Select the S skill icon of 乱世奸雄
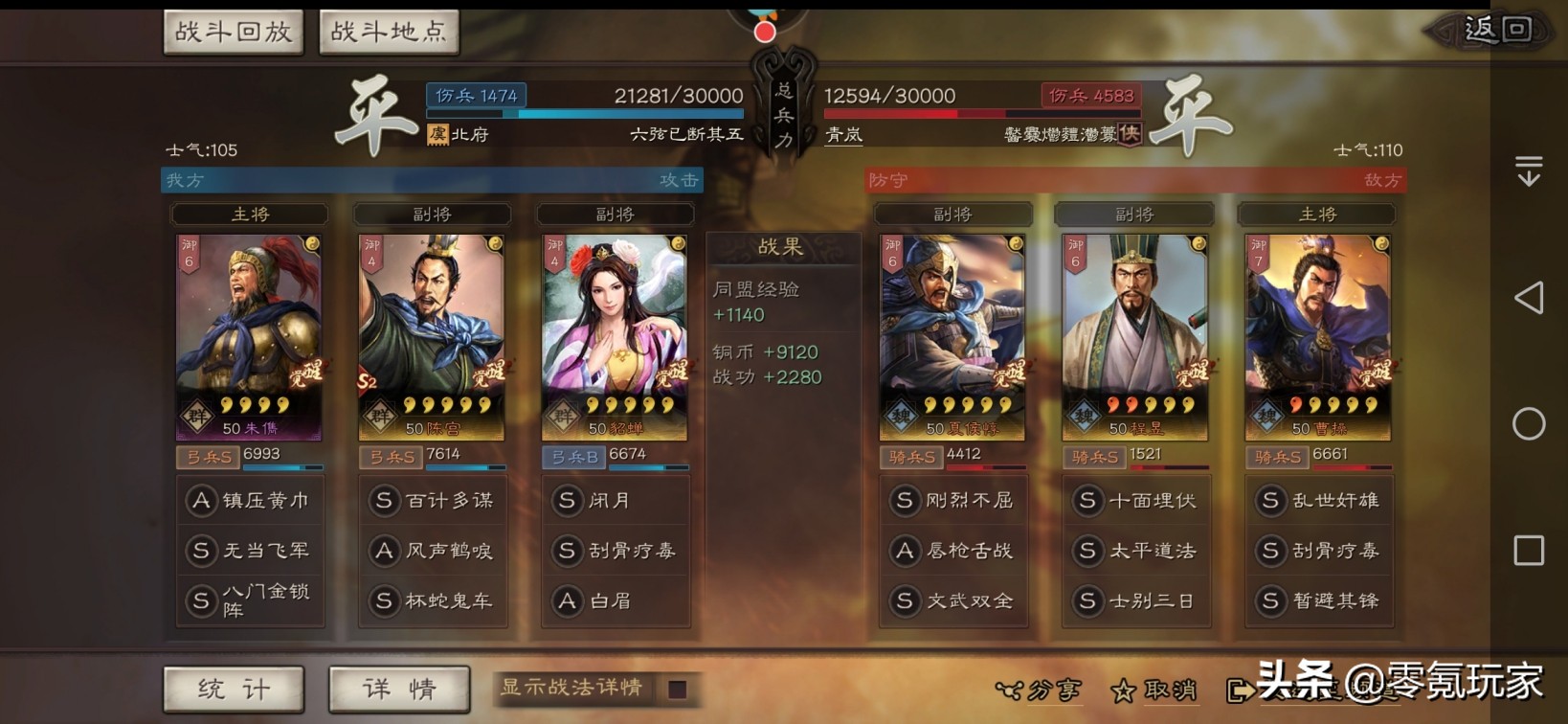The image size is (1568, 724). (x=1271, y=500)
